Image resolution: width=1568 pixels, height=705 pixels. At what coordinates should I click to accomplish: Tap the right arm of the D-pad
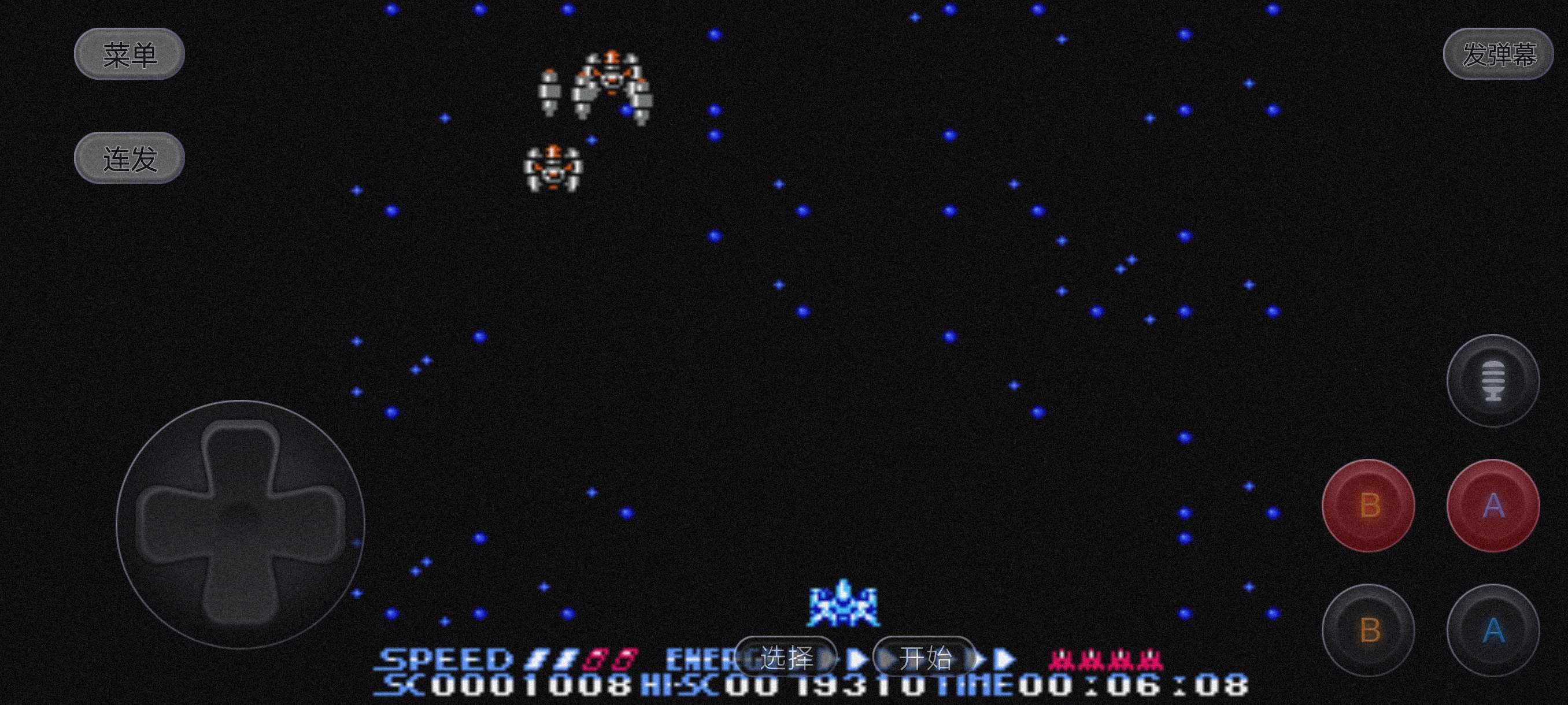[x=313, y=523]
